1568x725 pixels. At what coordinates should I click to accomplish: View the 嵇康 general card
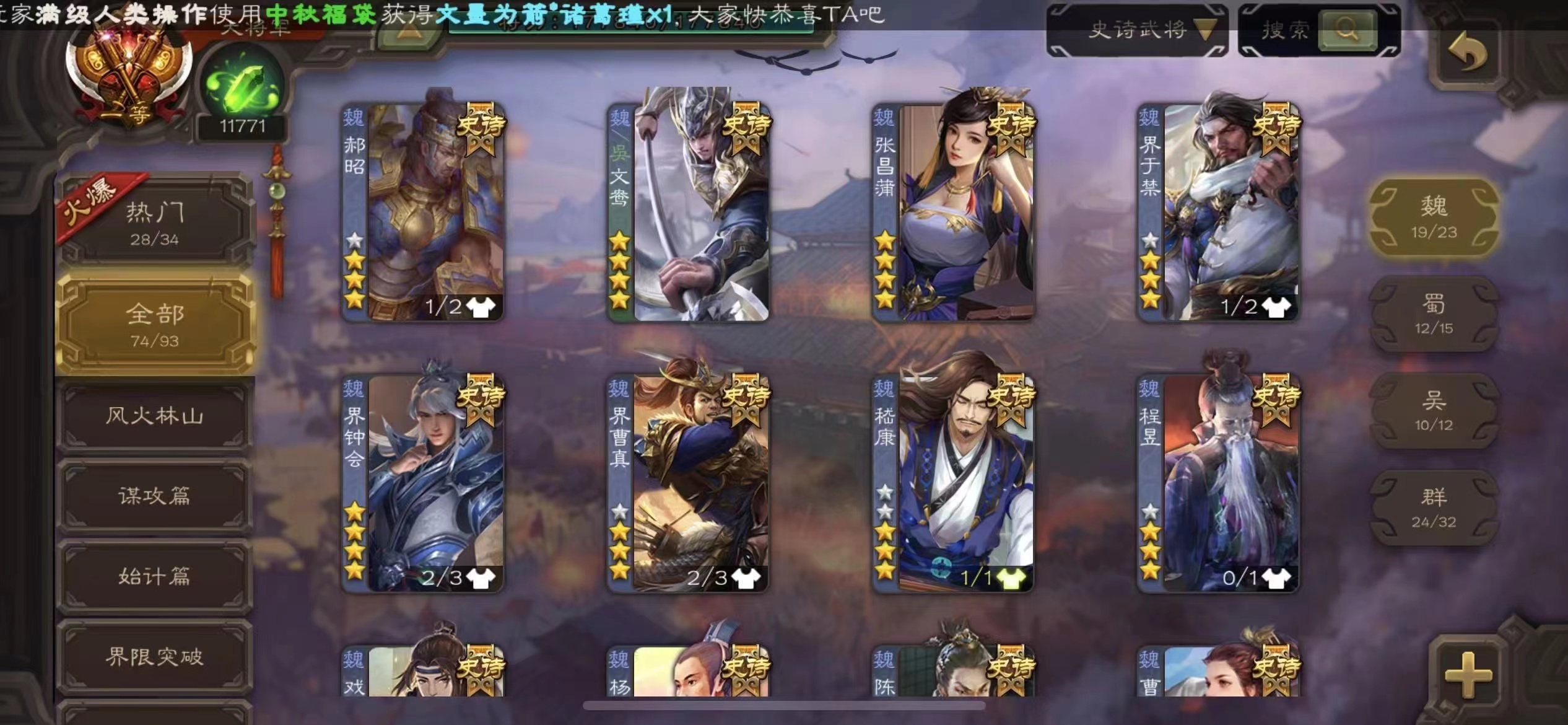[954, 482]
